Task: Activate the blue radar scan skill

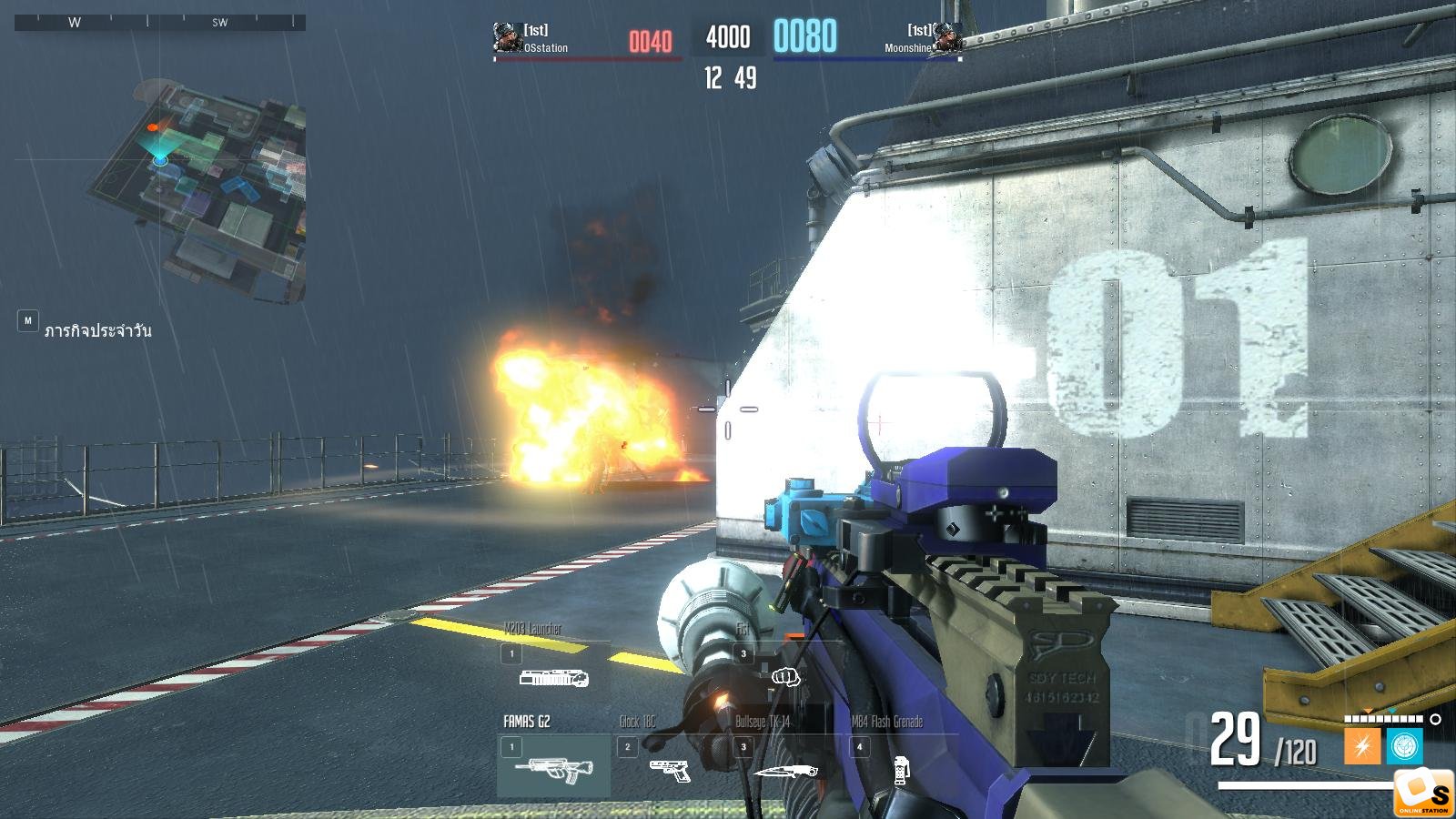Action: pos(1404,747)
